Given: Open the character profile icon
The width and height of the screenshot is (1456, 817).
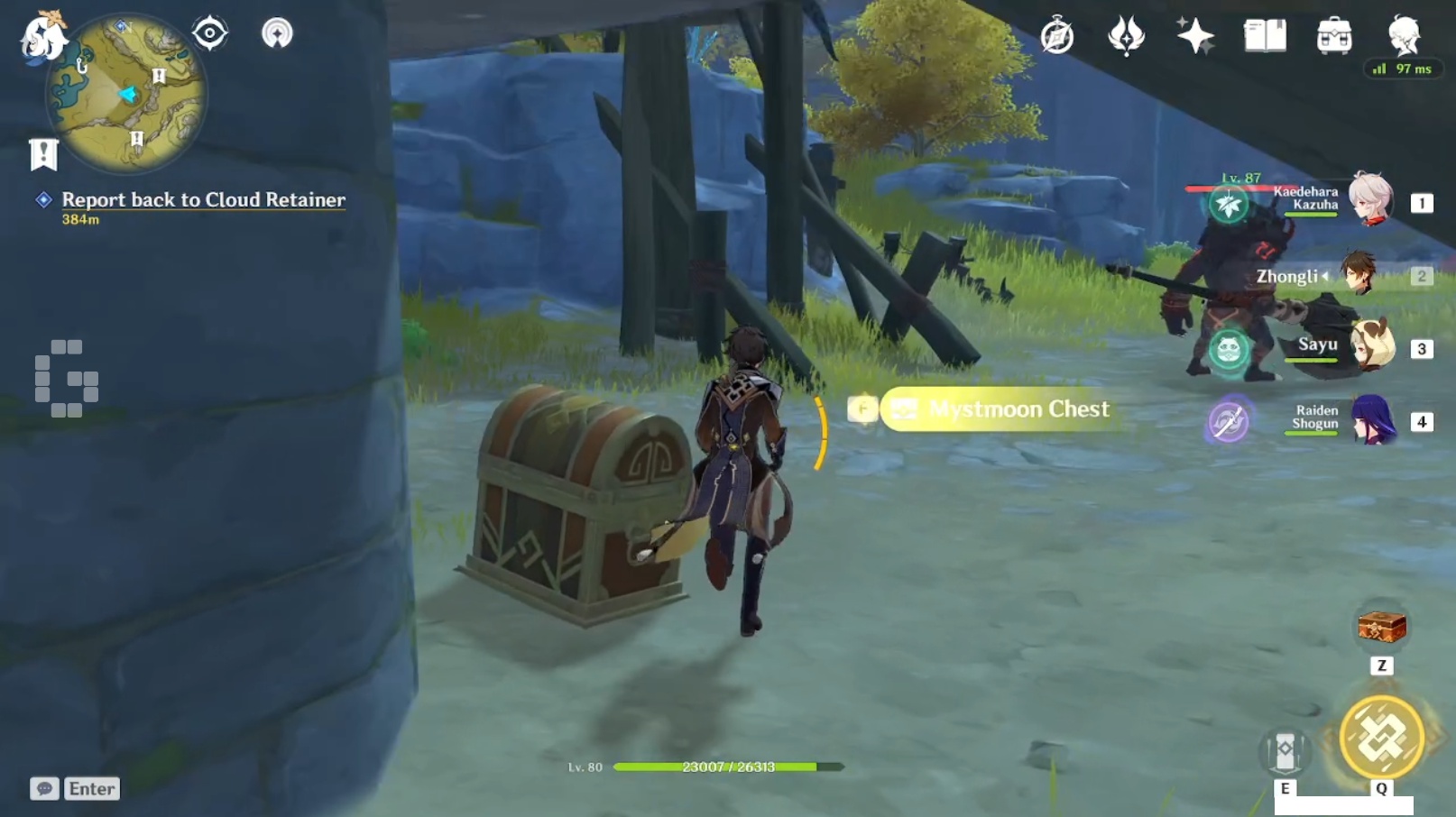Looking at the screenshot, I should 1404,36.
